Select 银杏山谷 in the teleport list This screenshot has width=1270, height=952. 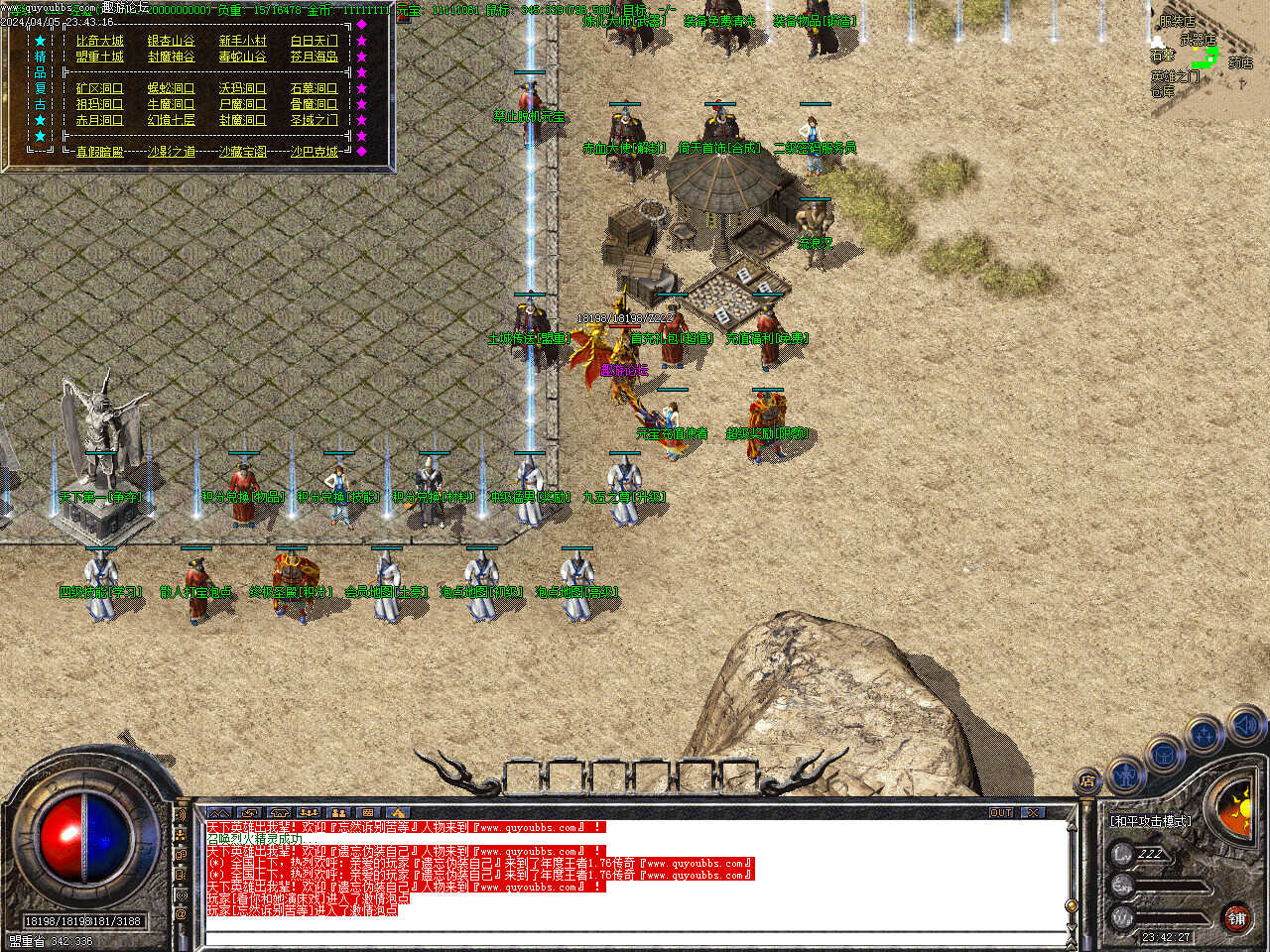click(x=172, y=41)
